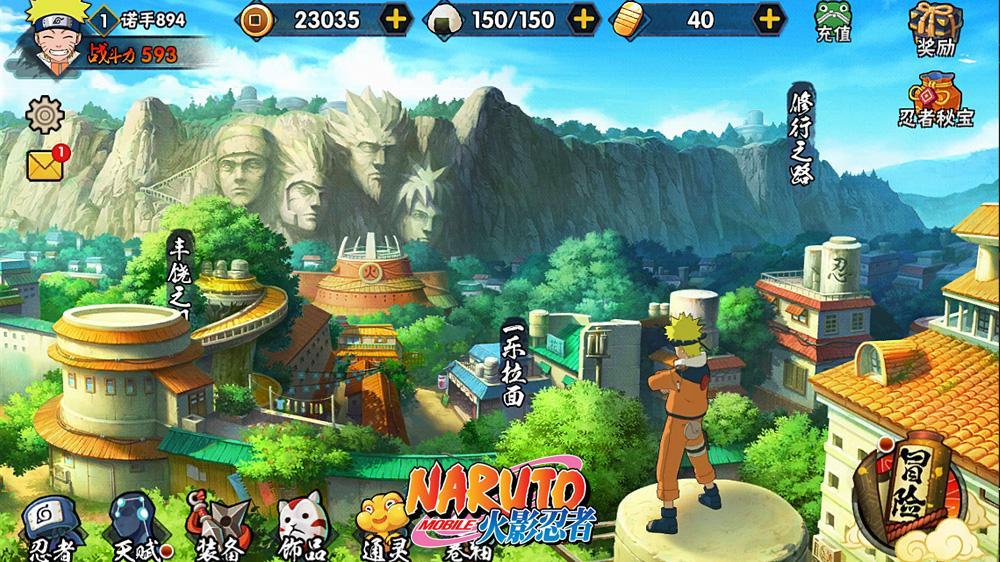Add more gold coins with the plus button
Screen dimensions: 1000x562
pyautogui.click(x=396, y=19)
